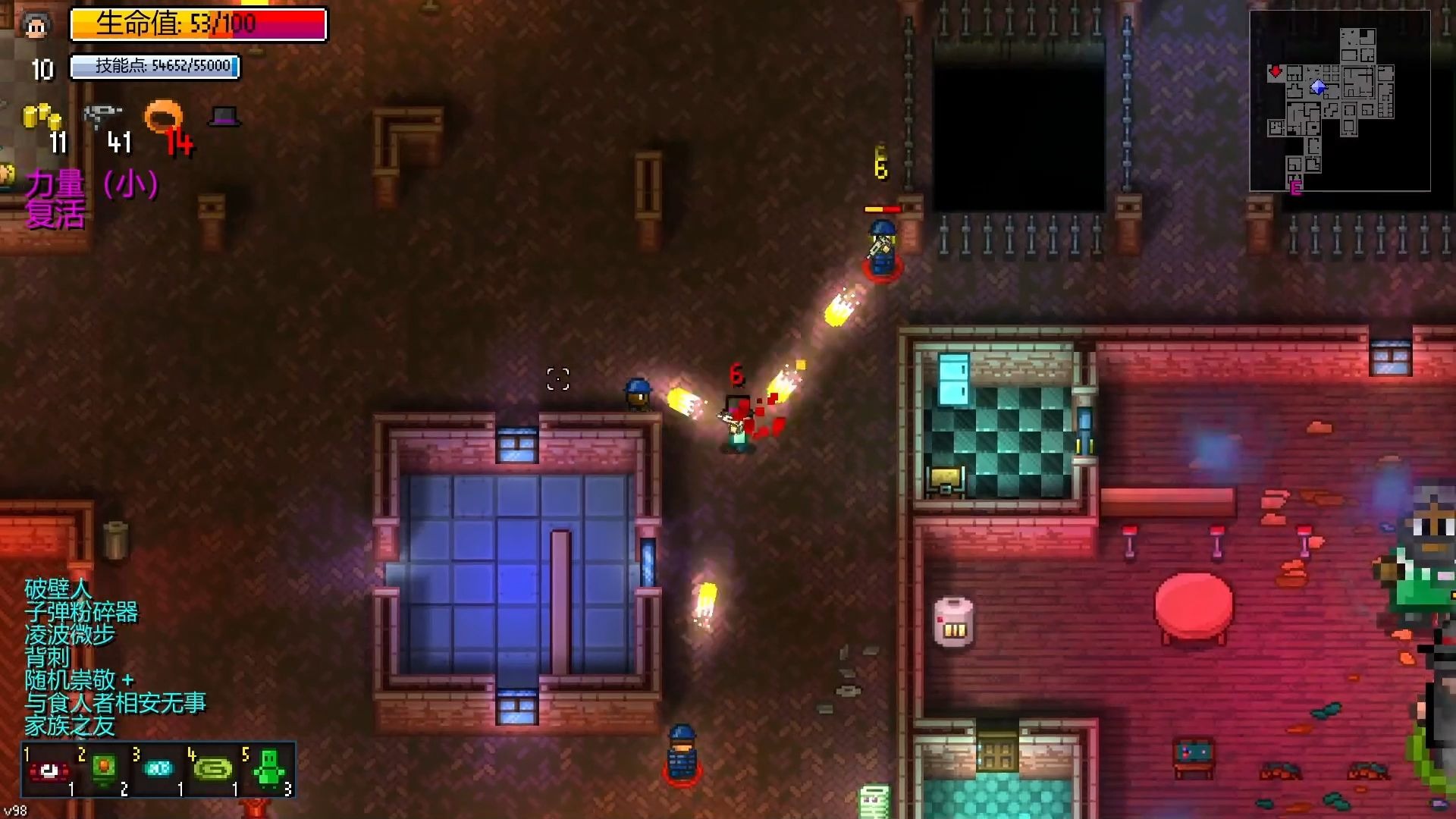Select the green orange-dot item in slot 2
This screenshot has height=819, width=1456.
pos(104,770)
